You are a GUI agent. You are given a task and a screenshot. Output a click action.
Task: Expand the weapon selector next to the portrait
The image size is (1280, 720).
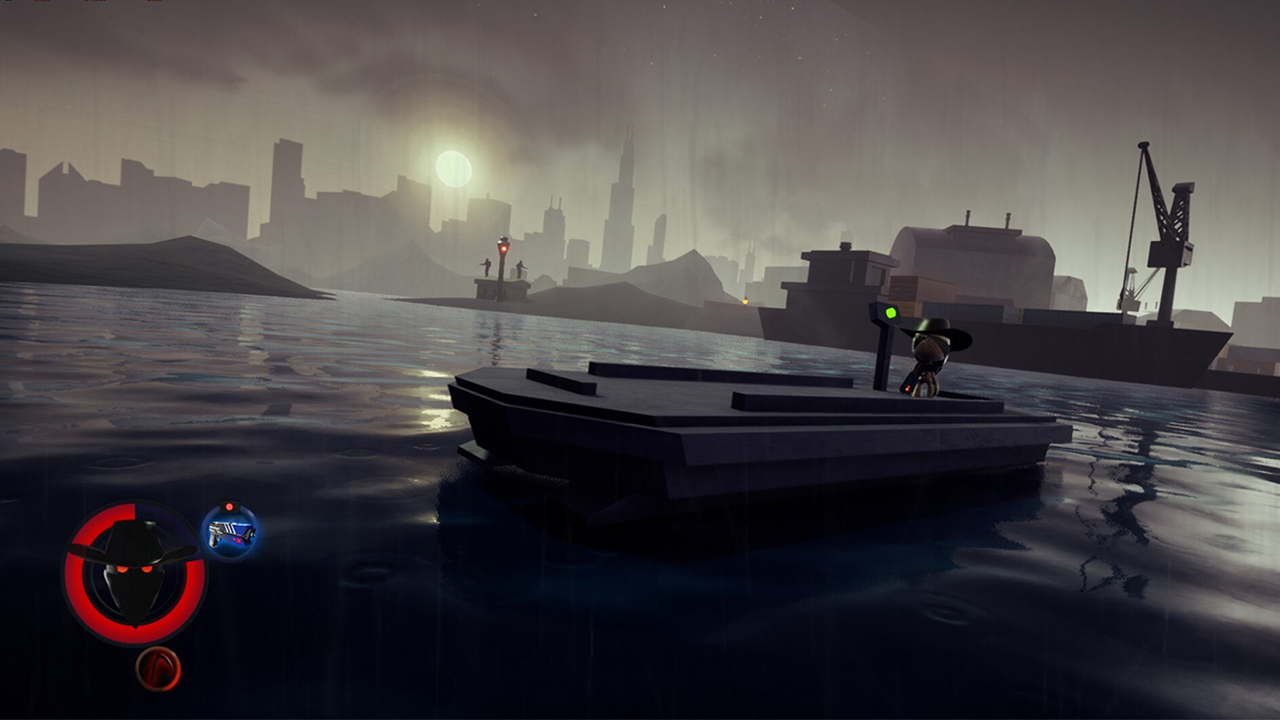pos(231,534)
